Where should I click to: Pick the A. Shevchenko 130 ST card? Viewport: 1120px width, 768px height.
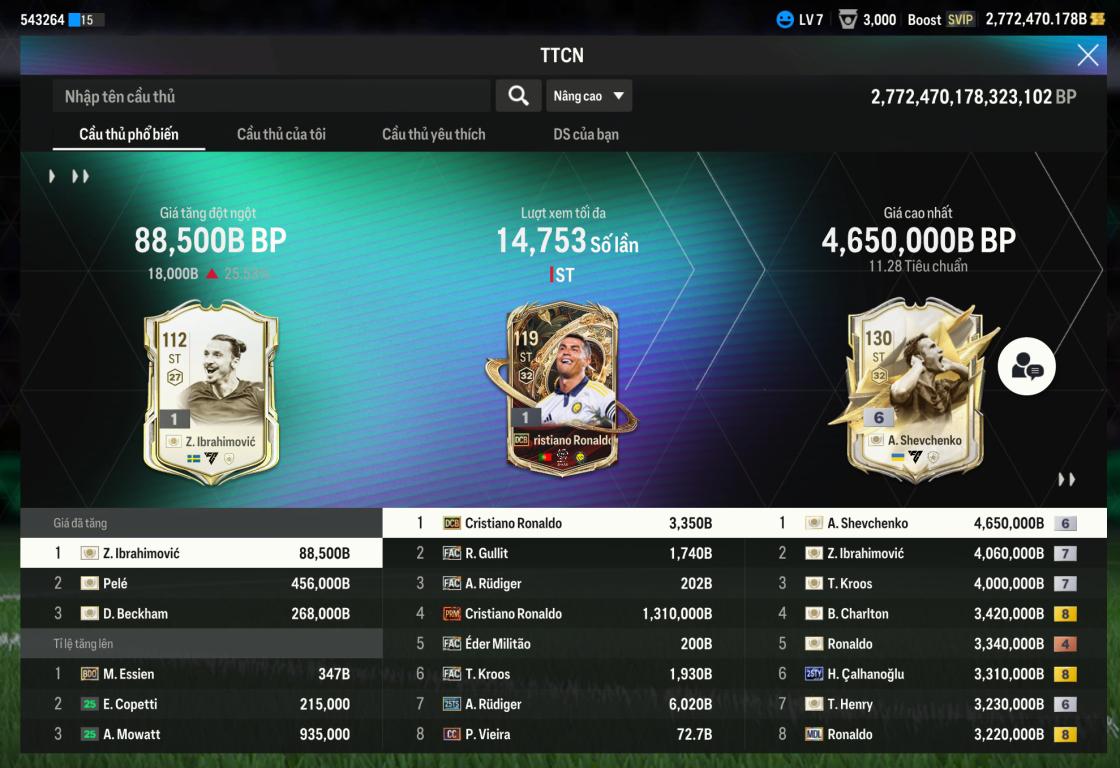point(910,390)
